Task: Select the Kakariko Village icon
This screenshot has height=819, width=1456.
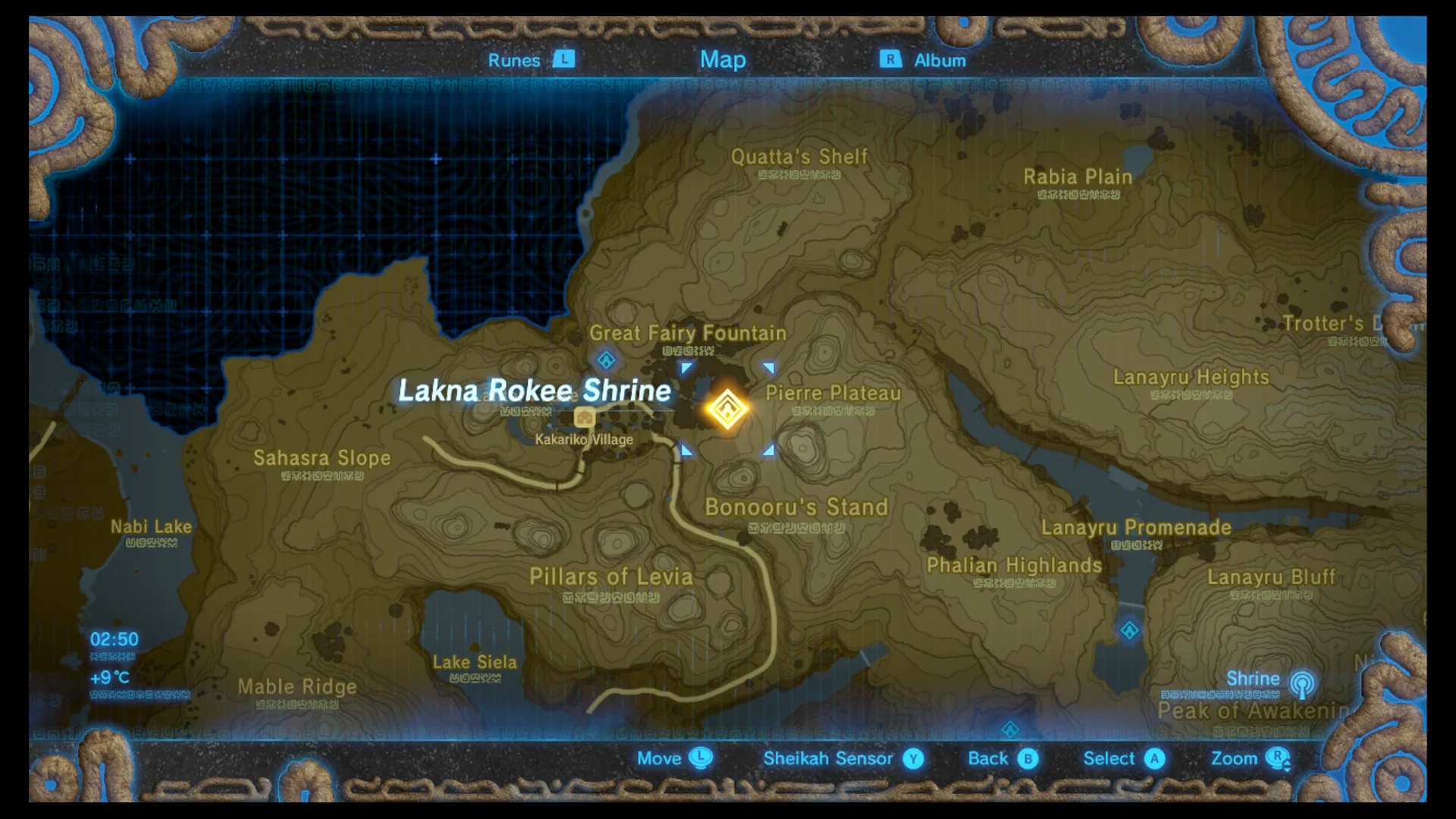Action: tap(584, 417)
